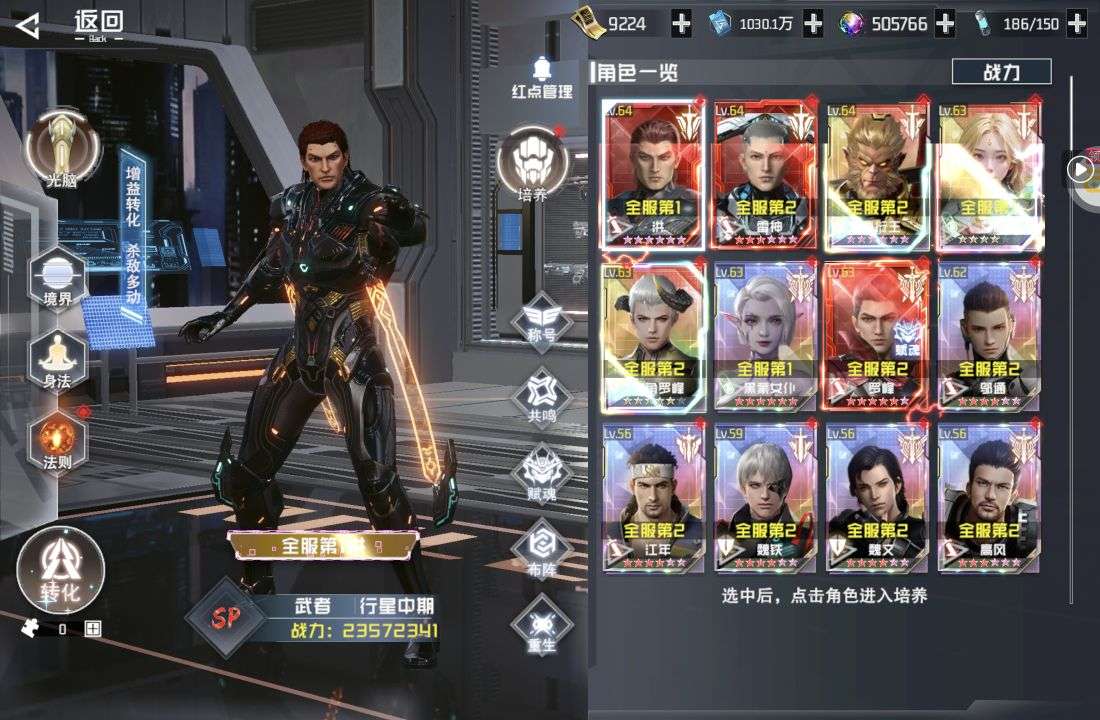This screenshot has width=1100, height=720.
Task: Select the 罗峰 red character card
Action: click(877, 336)
